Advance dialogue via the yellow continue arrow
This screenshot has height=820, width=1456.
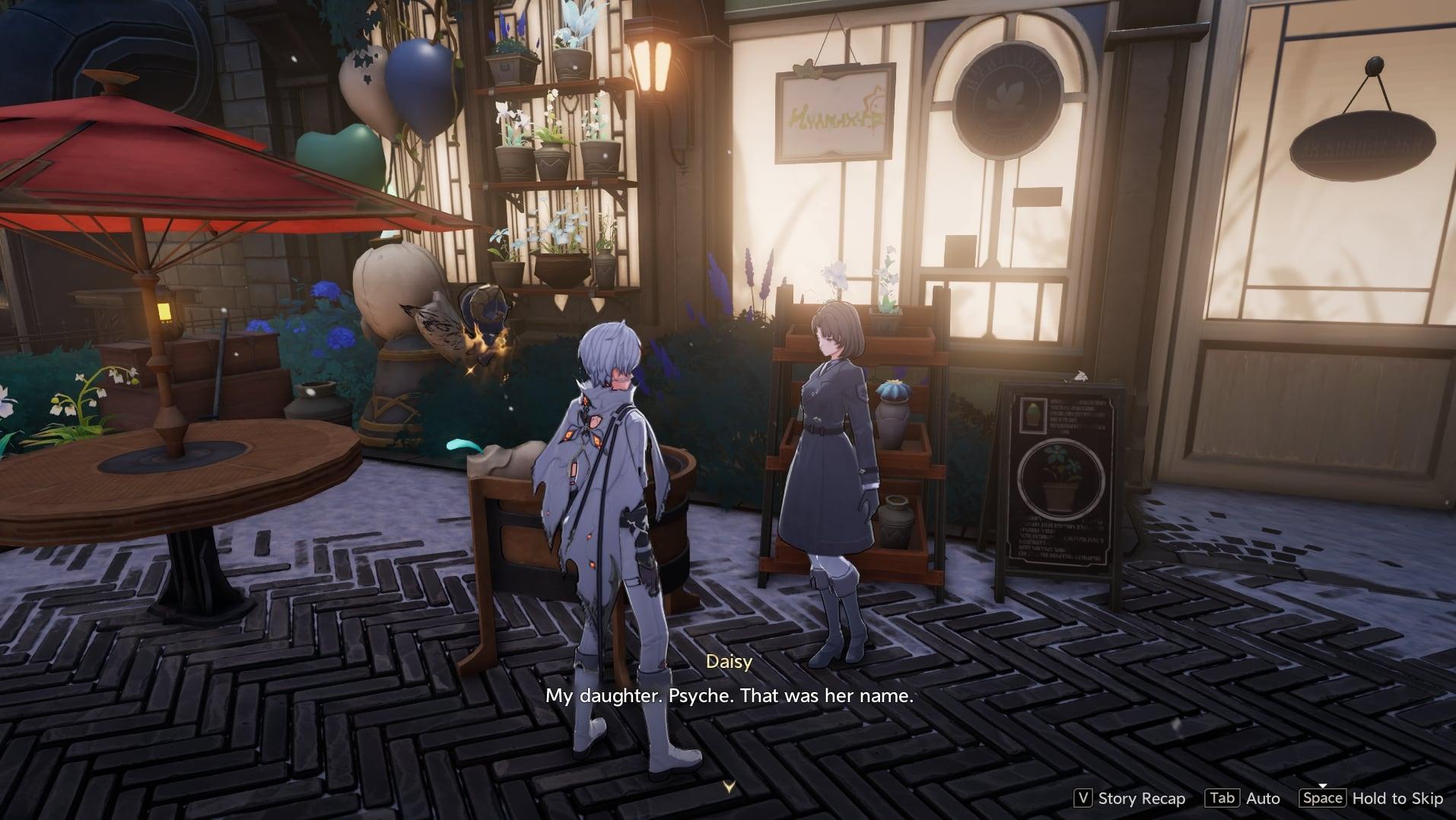[729, 787]
